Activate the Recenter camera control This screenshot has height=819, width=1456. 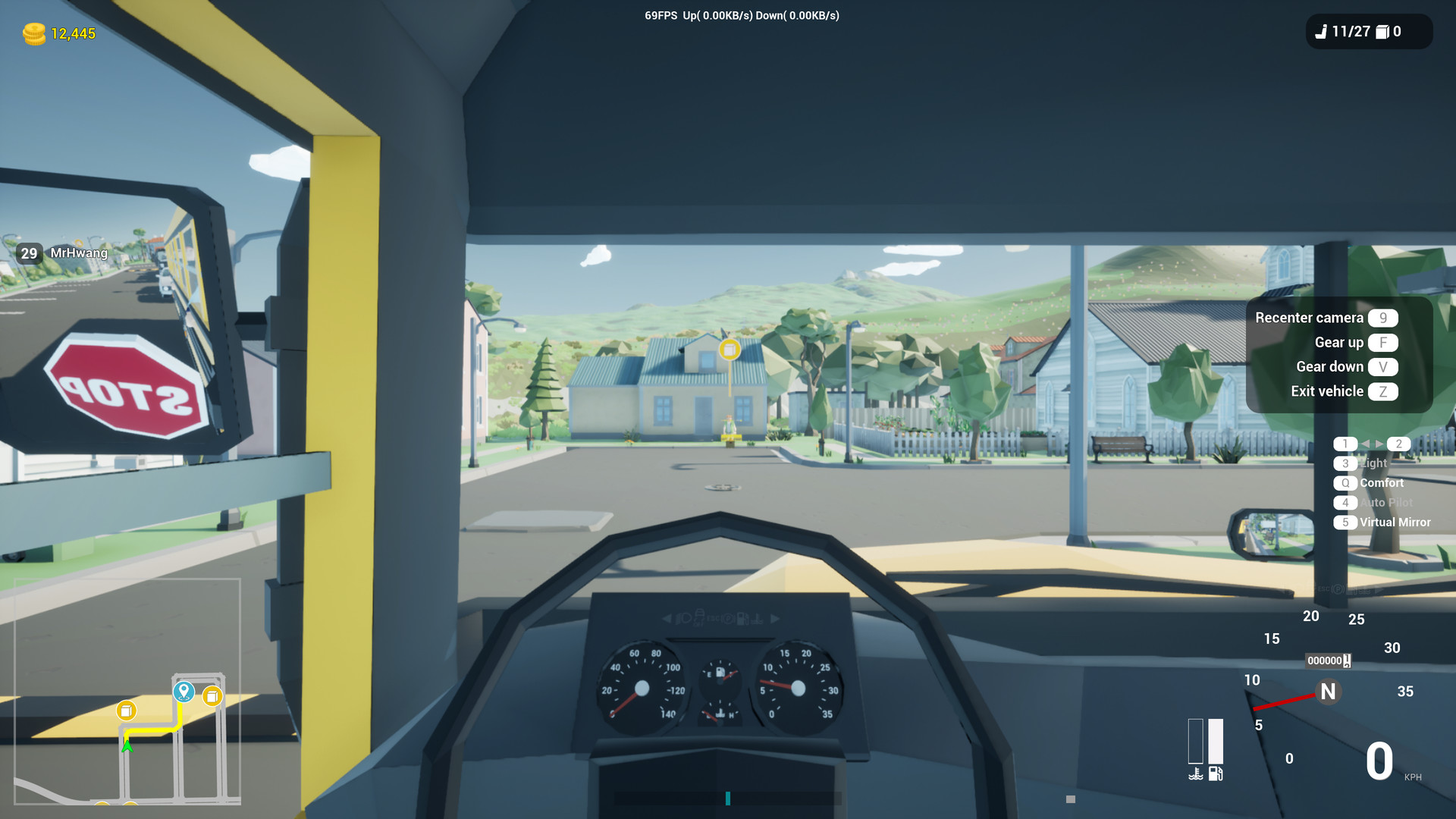click(x=1309, y=318)
